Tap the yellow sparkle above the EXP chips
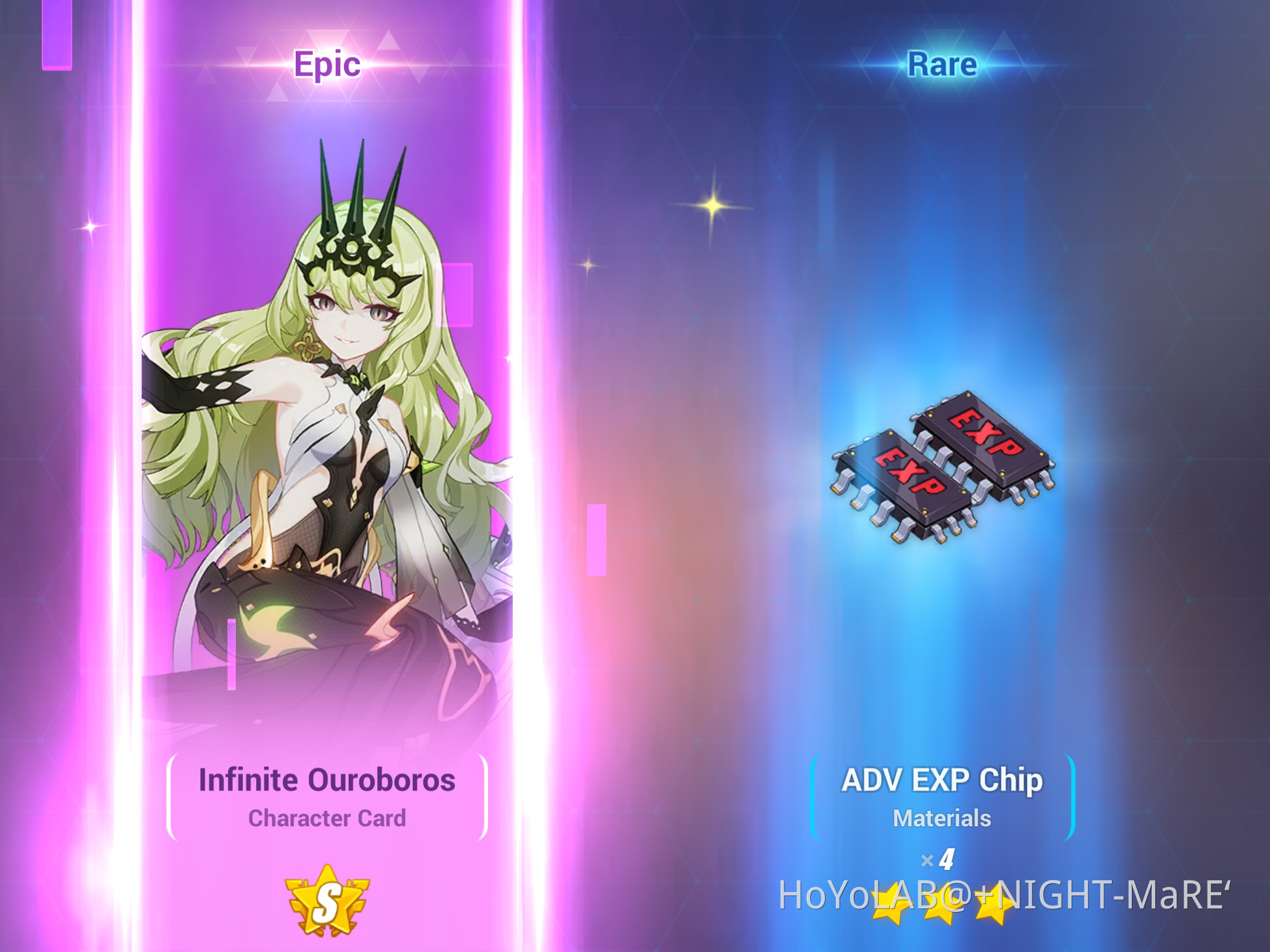The height and width of the screenshot is (952, 1270). [715, 206]
